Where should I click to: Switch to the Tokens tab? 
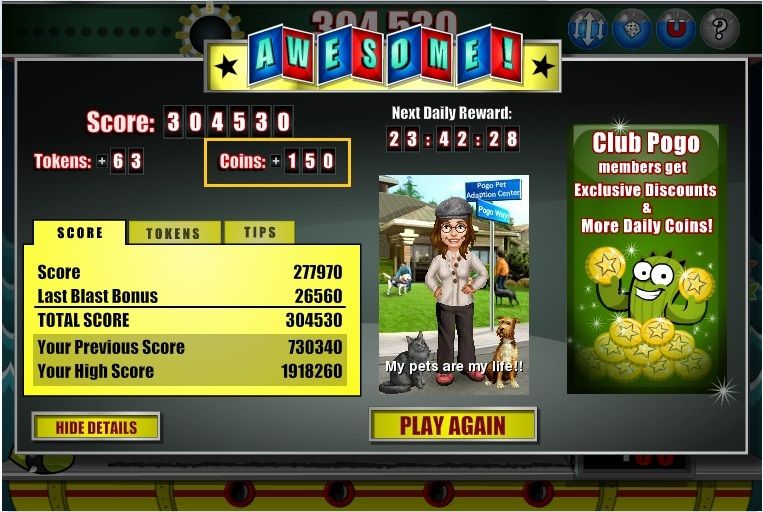[173, 233]
